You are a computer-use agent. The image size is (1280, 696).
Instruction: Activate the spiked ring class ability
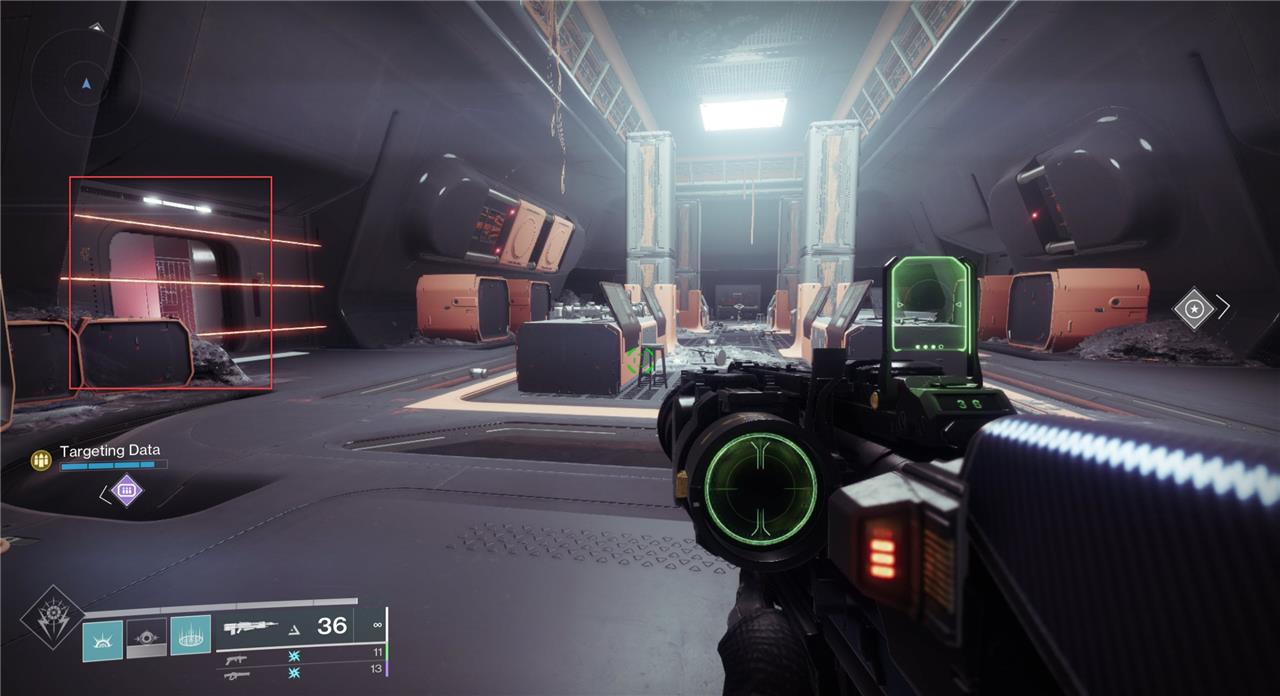(x=190, y=636)
